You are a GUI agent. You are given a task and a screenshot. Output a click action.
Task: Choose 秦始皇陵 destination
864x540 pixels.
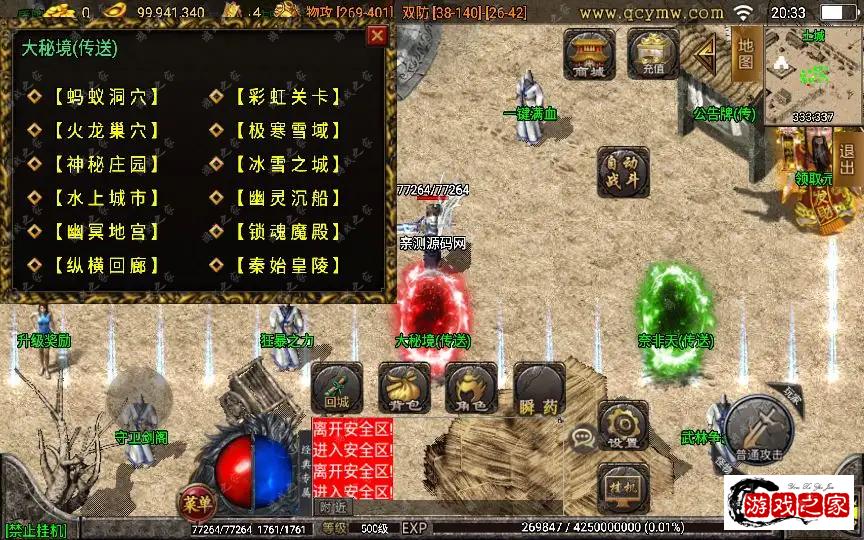[x=281, y=266]
